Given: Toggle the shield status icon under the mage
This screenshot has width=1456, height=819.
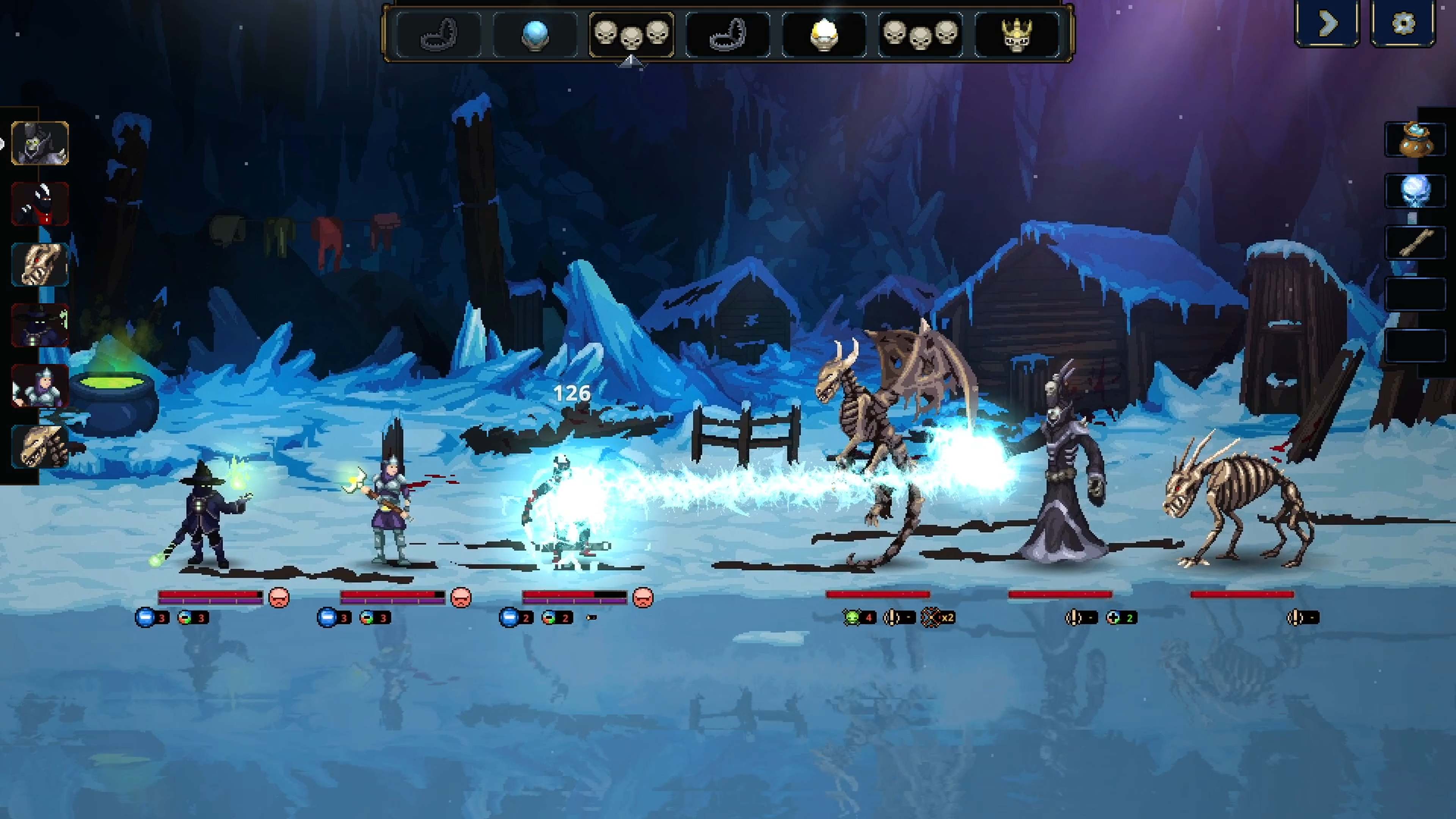Looking at the screenshot, I should tap(146, 618).
